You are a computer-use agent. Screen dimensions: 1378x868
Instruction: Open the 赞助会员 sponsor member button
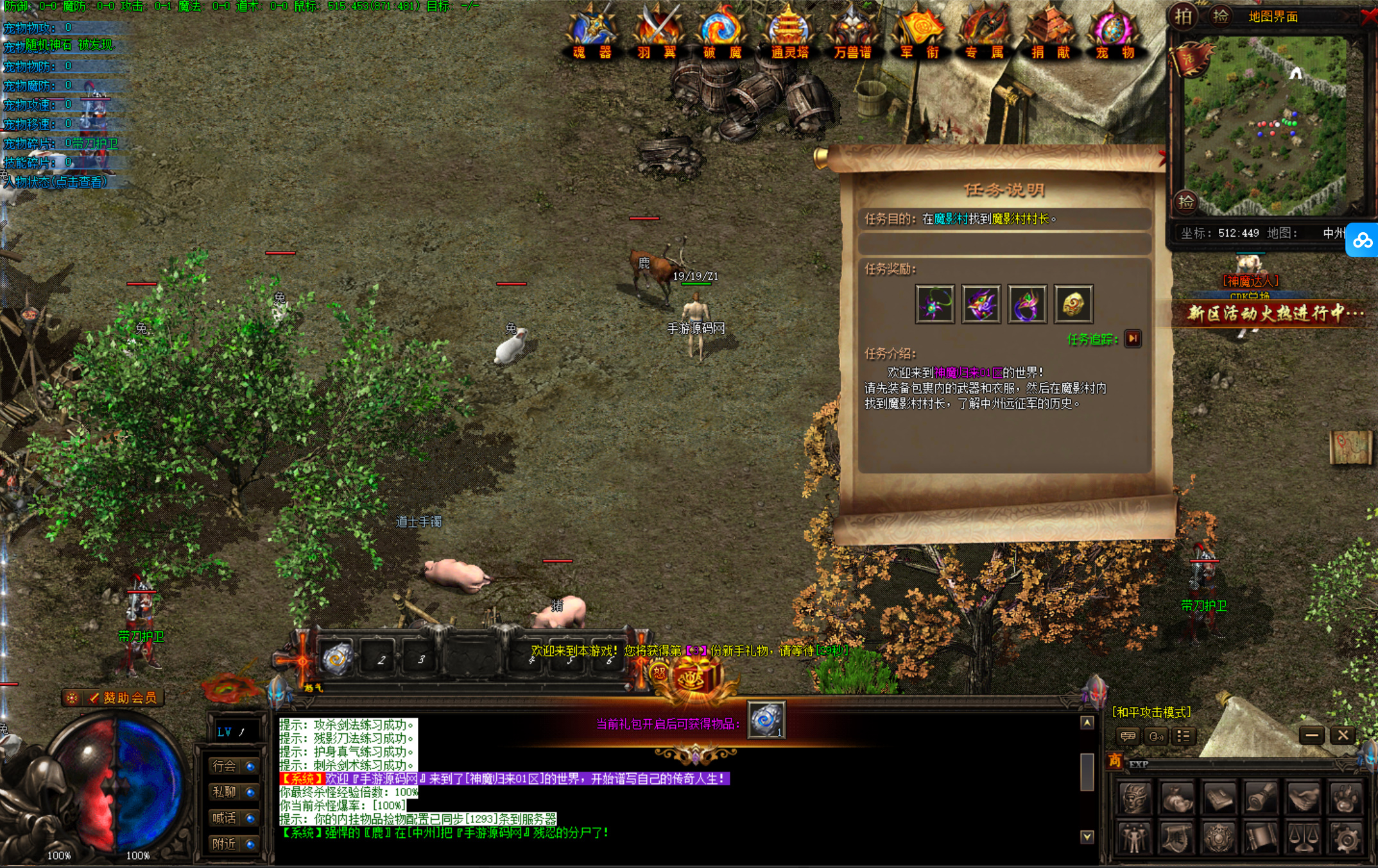click(116, 698)
